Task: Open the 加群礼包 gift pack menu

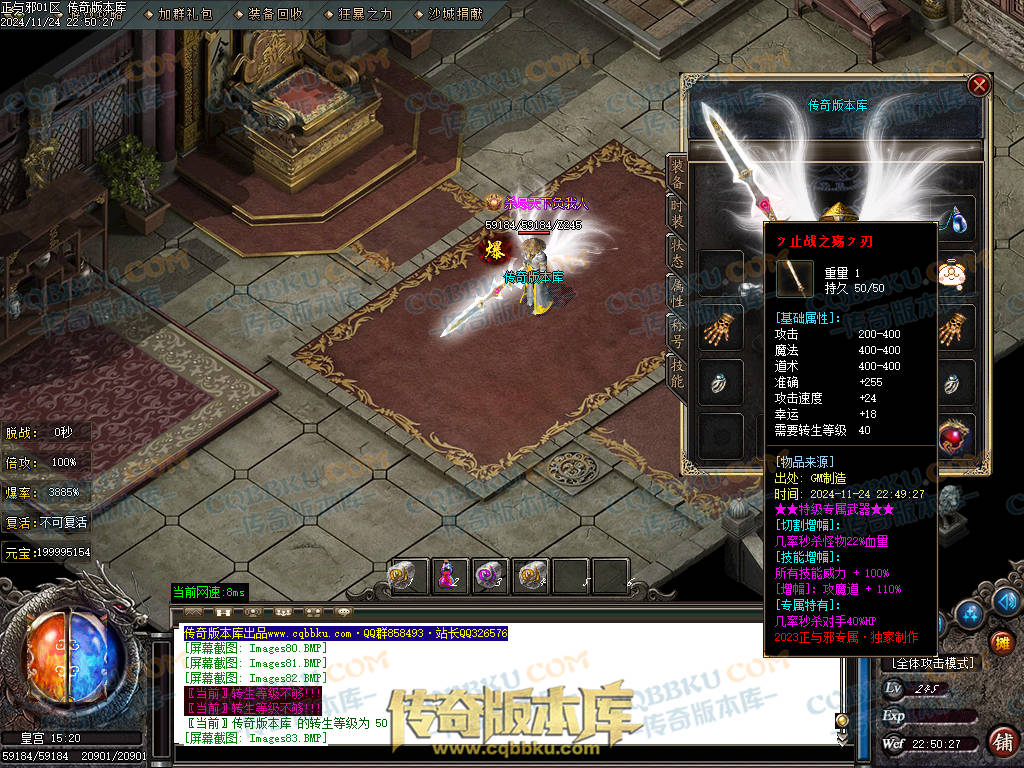Action: 185,14
